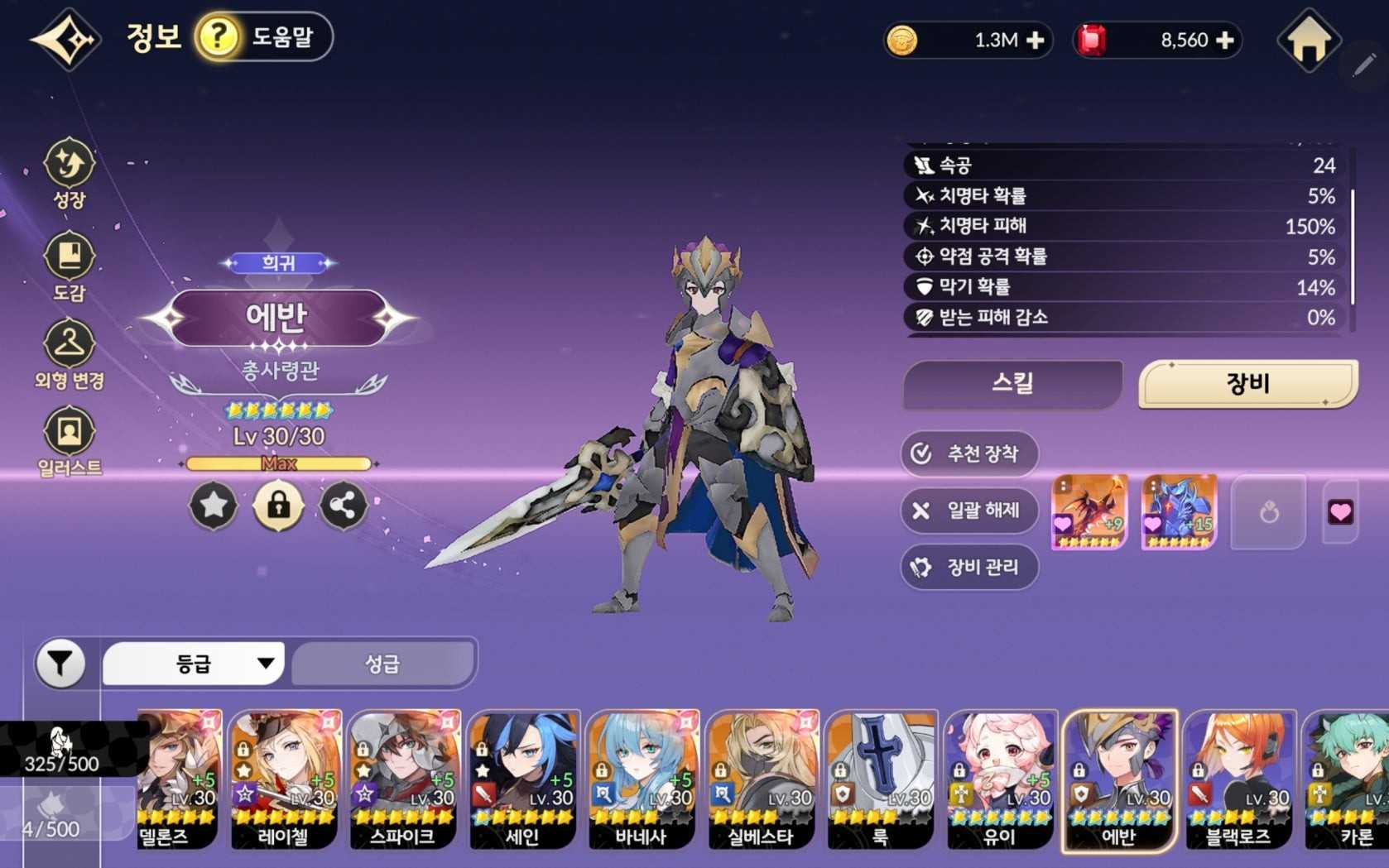Open the 도감 encyclopedia menu
This screenshot has width=1389, height=868.
click(x=69, y=266)
